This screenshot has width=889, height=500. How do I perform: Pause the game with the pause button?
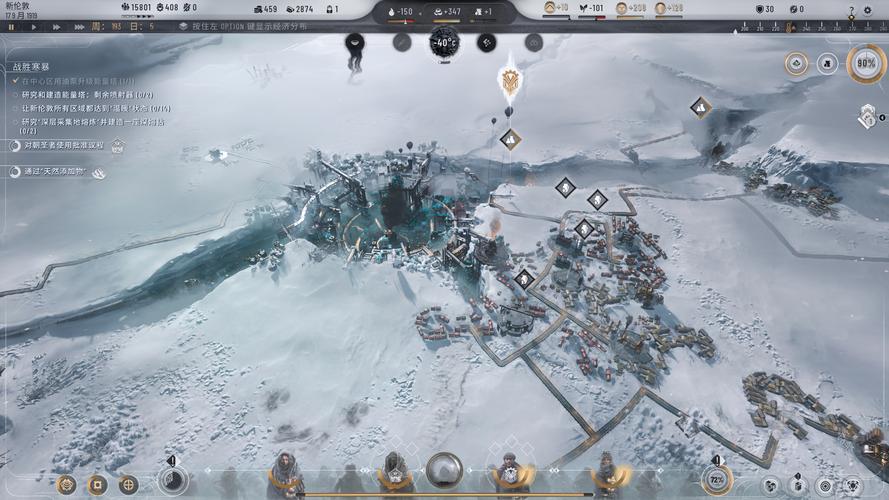click(11, 27)
